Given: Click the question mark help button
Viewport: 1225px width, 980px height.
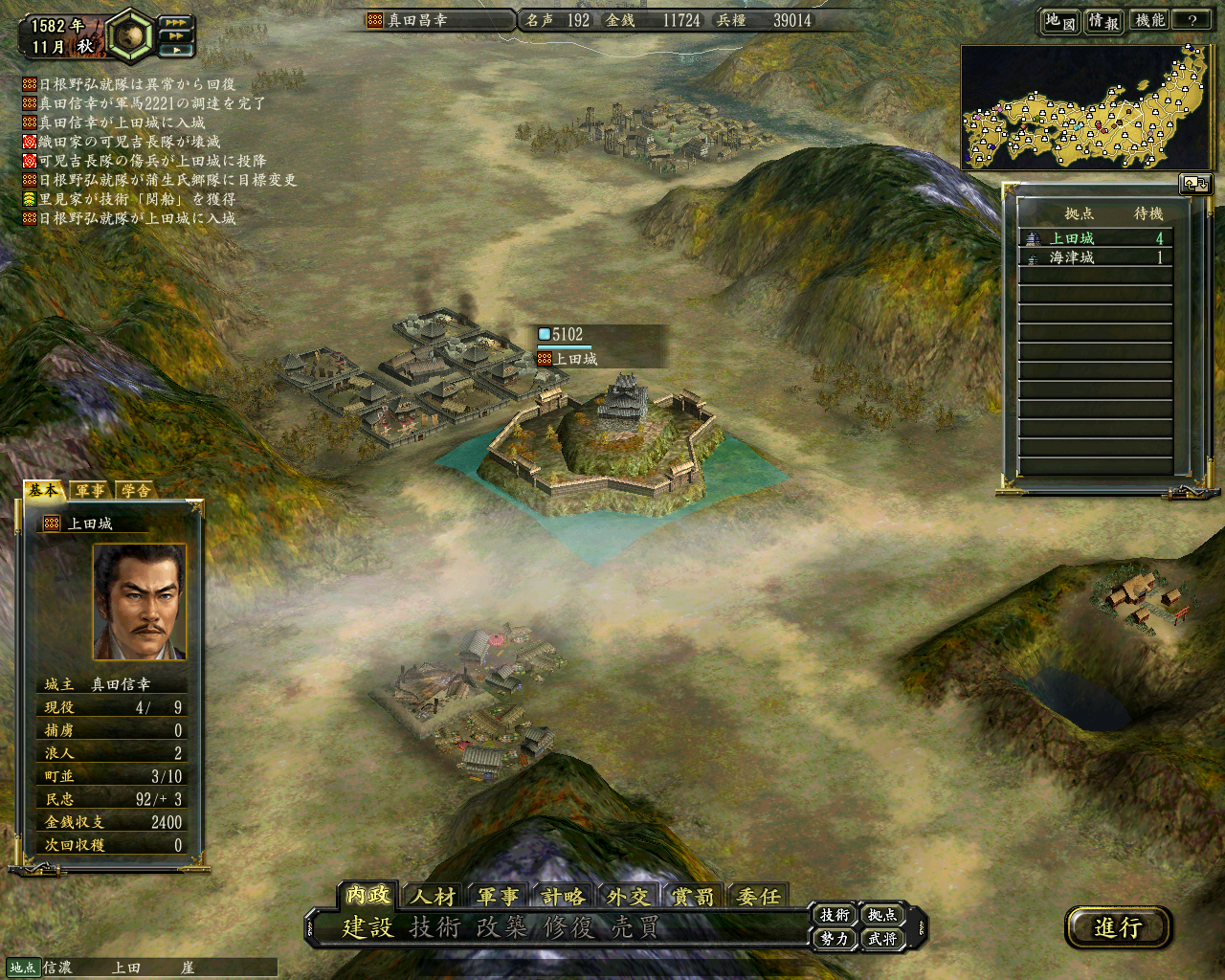Looking at the screenshot, I should tap(1192, 20).
